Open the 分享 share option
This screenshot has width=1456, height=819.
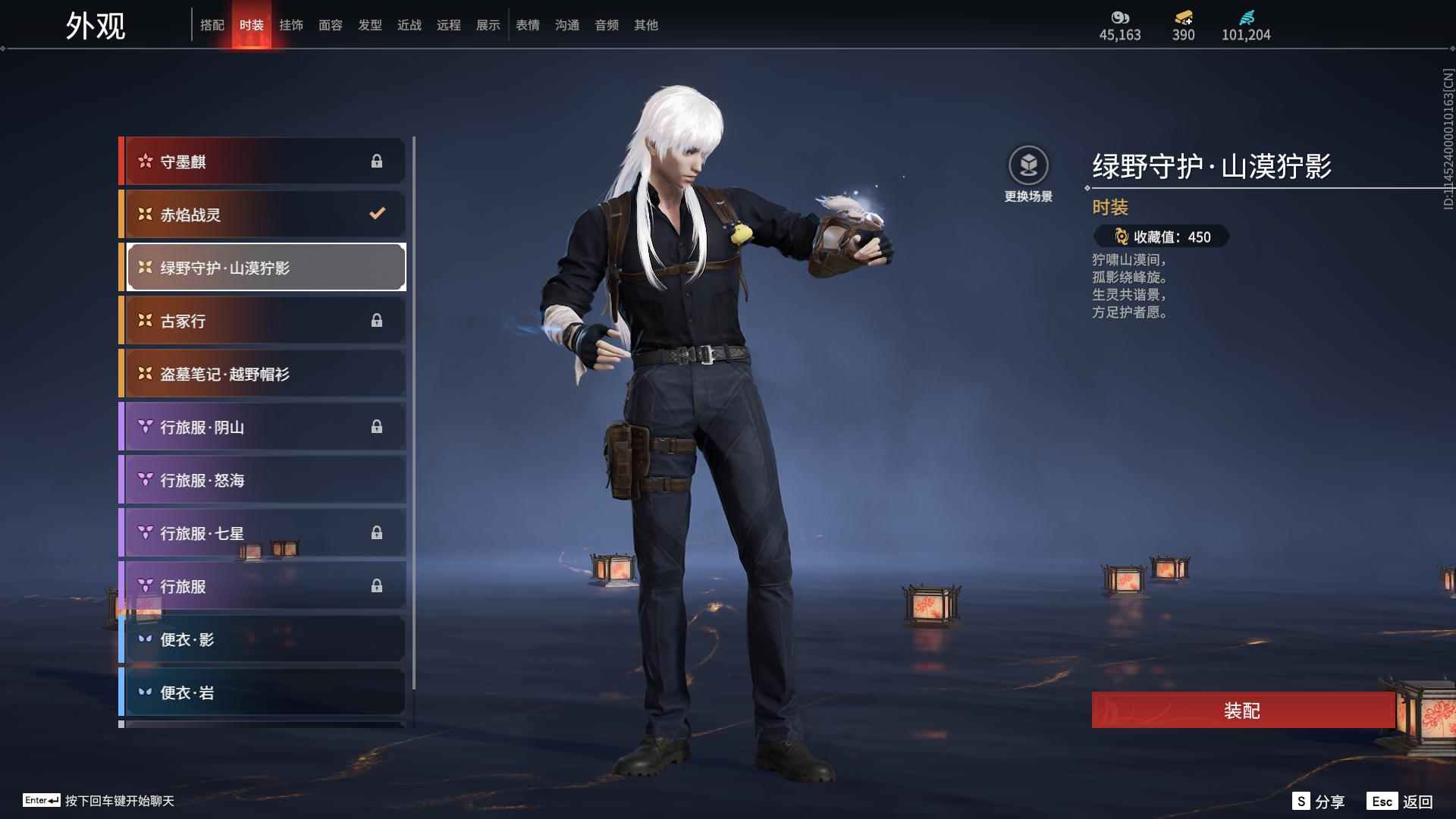pyautogui.click(x=1319, y=802)
